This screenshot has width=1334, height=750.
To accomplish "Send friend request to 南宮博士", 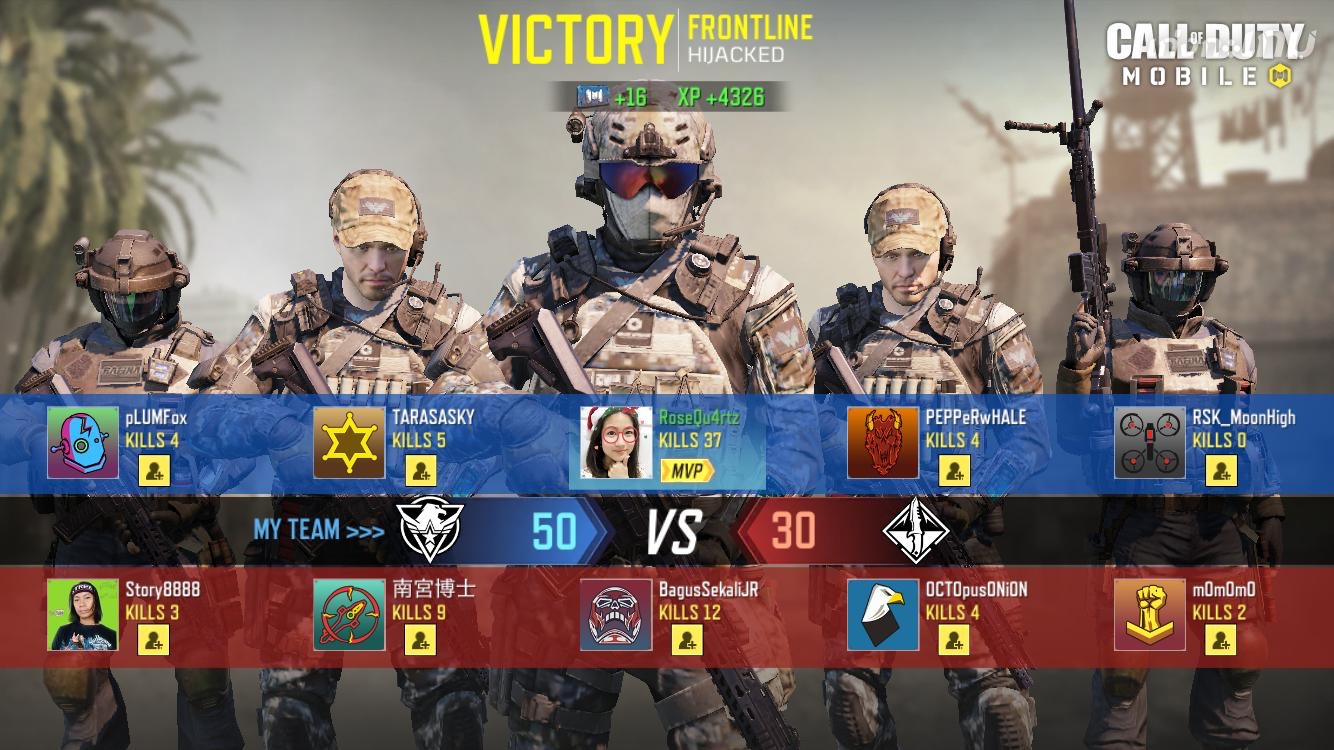I will point(420,640).
